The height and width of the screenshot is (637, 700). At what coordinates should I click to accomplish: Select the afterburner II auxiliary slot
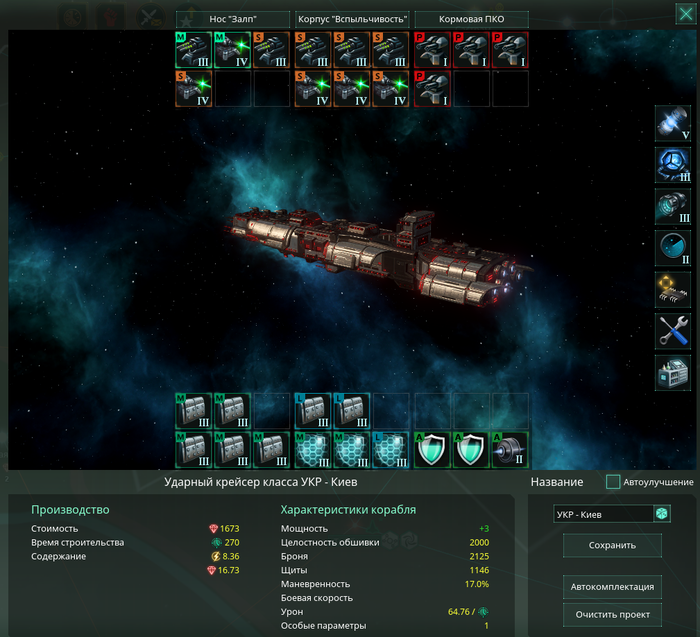pyautogui.click(x=510, y=450)
